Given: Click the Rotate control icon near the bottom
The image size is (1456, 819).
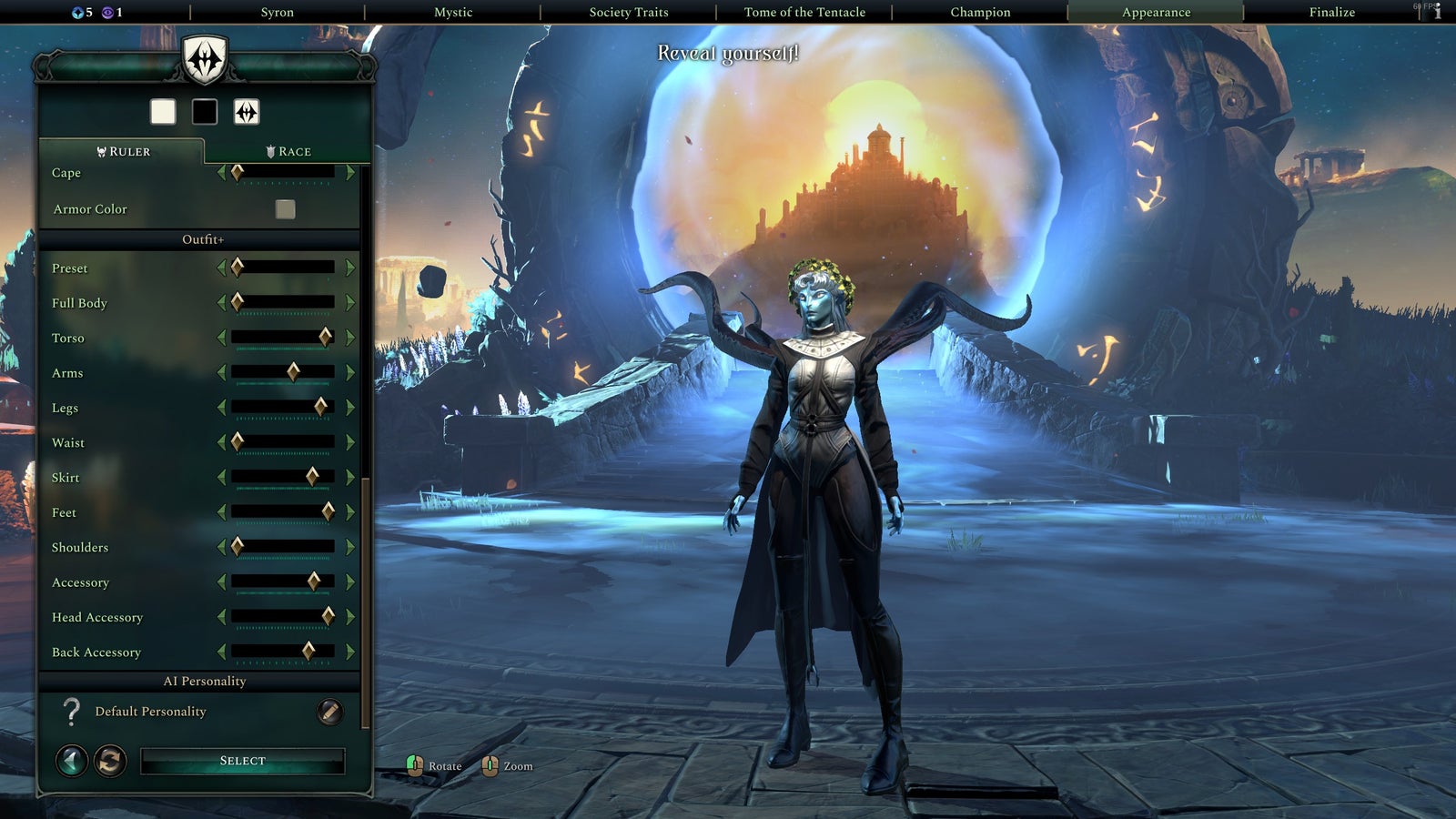Looking at the screenshot, I should pos(415,765).
